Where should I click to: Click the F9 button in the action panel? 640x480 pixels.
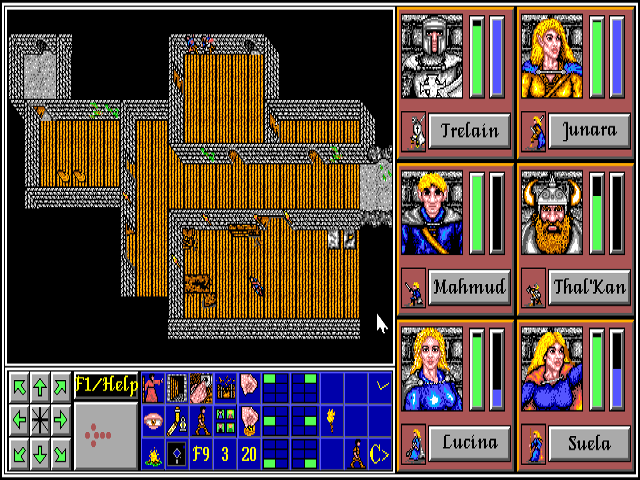coord(201,455)
